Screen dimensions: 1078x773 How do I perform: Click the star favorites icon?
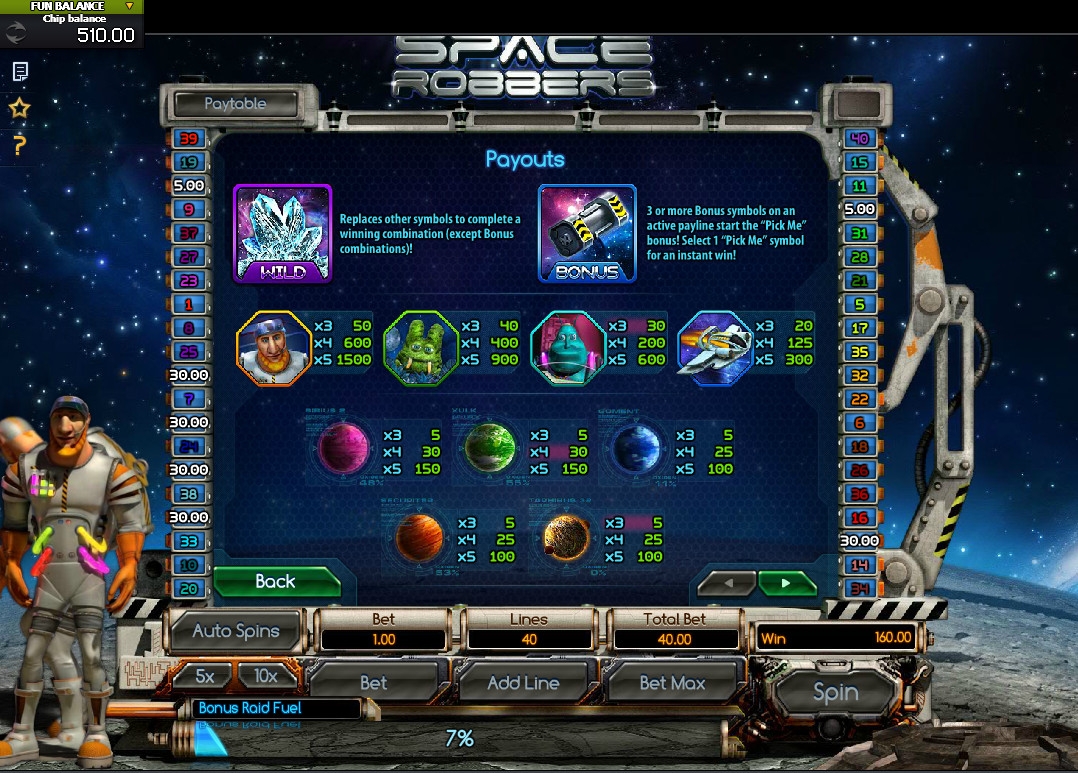pyautogui.click(x=19, y=108)
